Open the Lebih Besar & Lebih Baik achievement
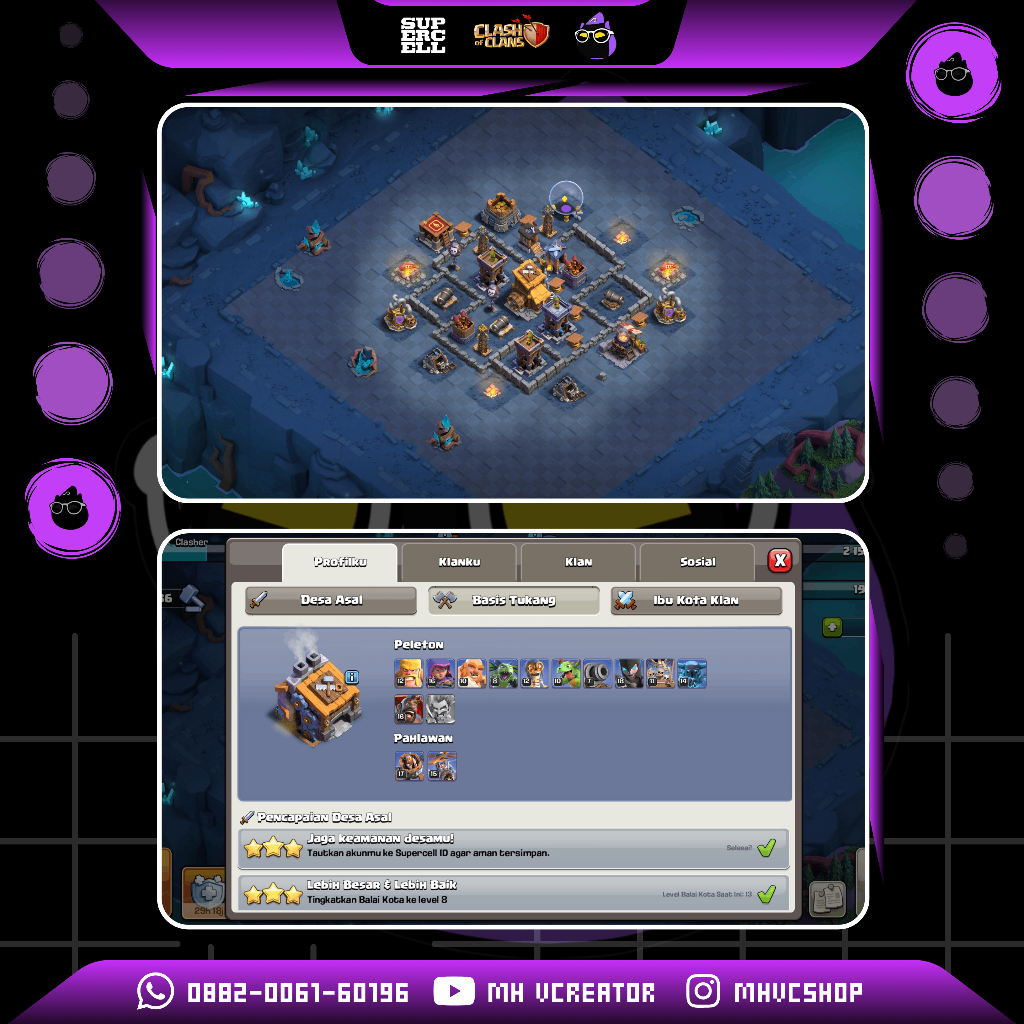Image resolution: width=1024 pixels, height=1024 pixels. (x=514, y=893)
